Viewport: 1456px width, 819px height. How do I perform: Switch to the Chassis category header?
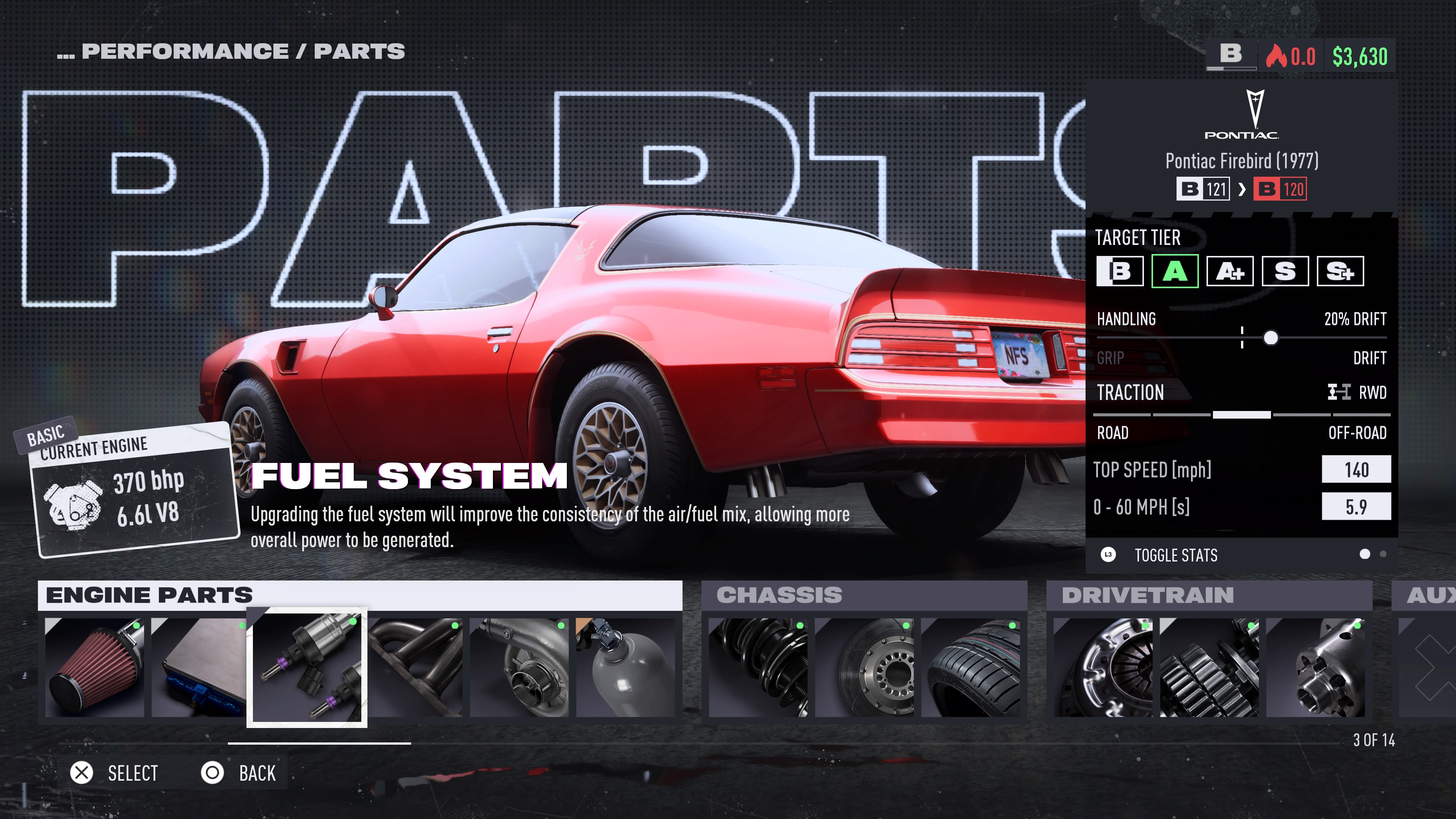point(864,595)
